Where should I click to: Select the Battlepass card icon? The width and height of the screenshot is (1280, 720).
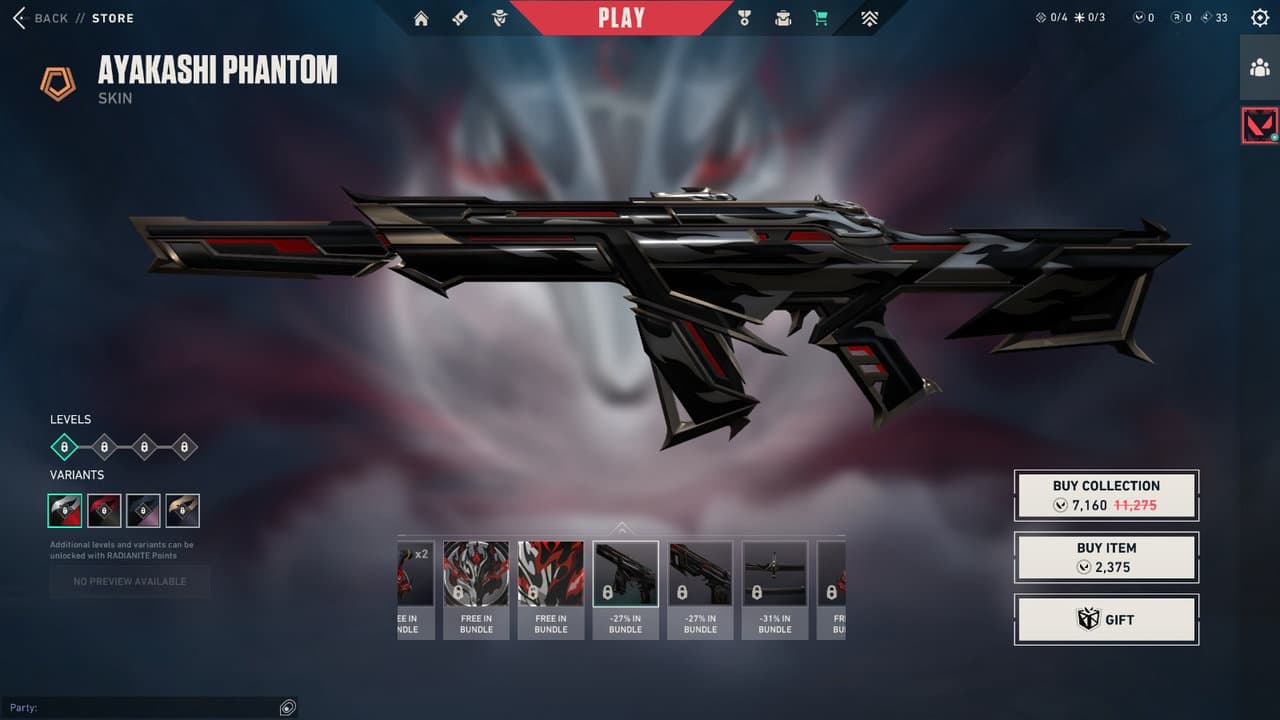460,18
